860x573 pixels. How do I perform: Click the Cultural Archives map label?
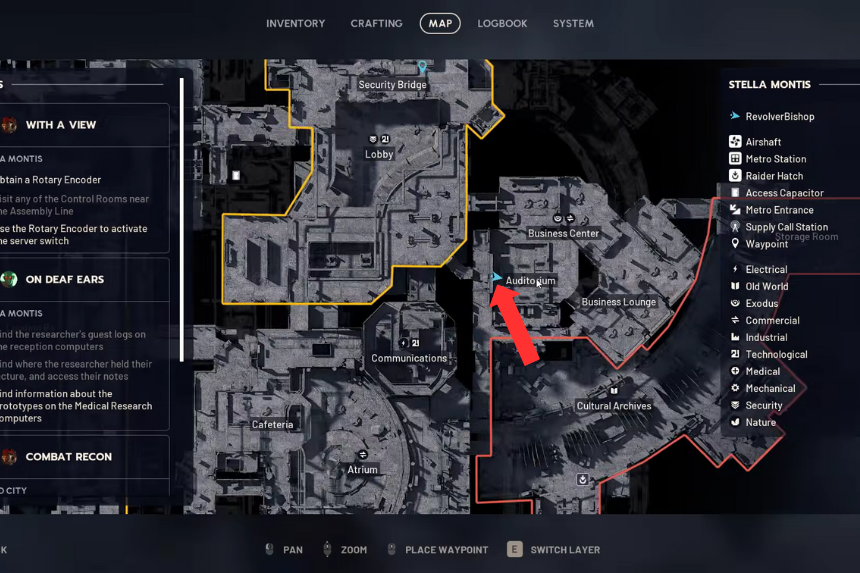click(614, 406)
